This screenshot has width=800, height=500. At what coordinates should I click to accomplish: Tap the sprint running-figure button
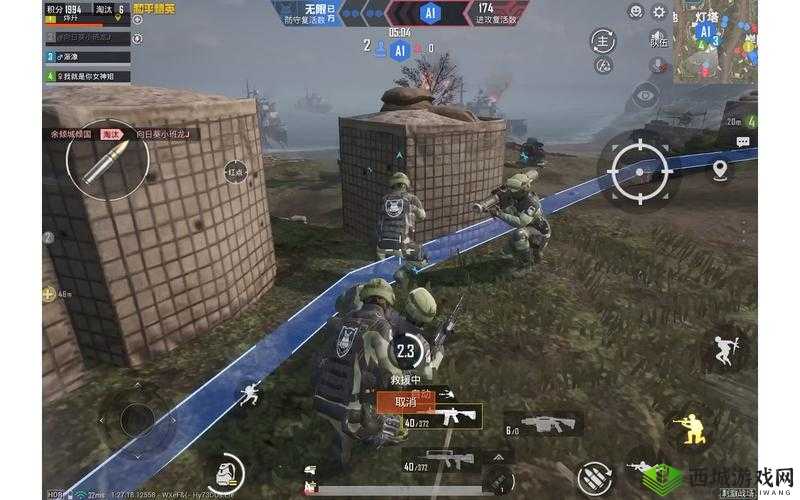pyautogui.click(x=248, y=392)
